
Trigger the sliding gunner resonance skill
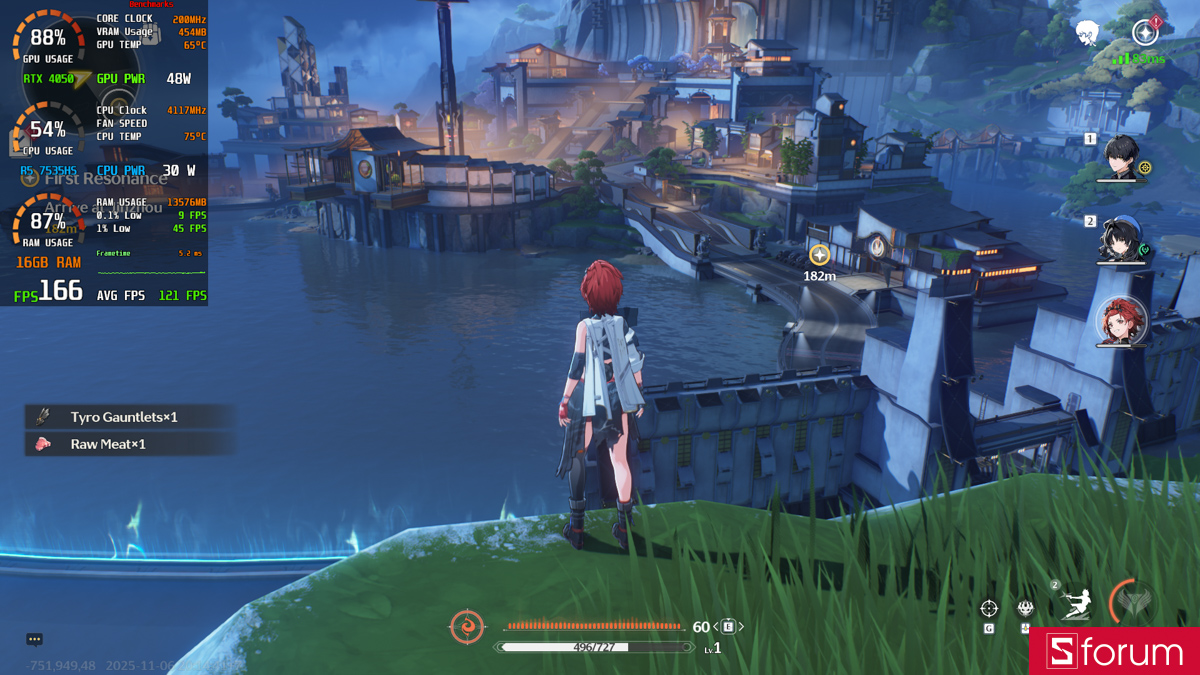click(1075, 605)
